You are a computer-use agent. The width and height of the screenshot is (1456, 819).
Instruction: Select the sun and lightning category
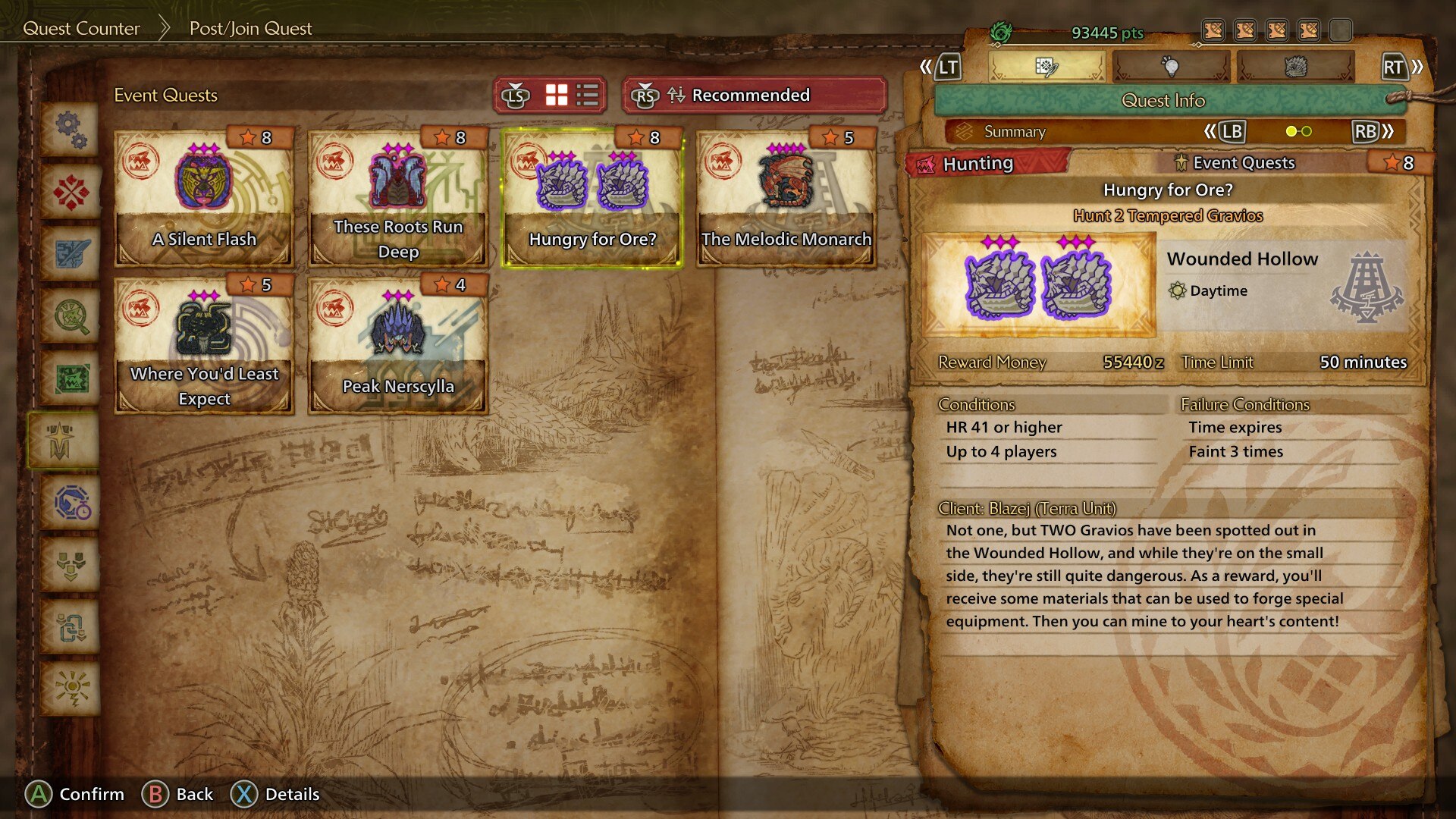click(71, 689)
